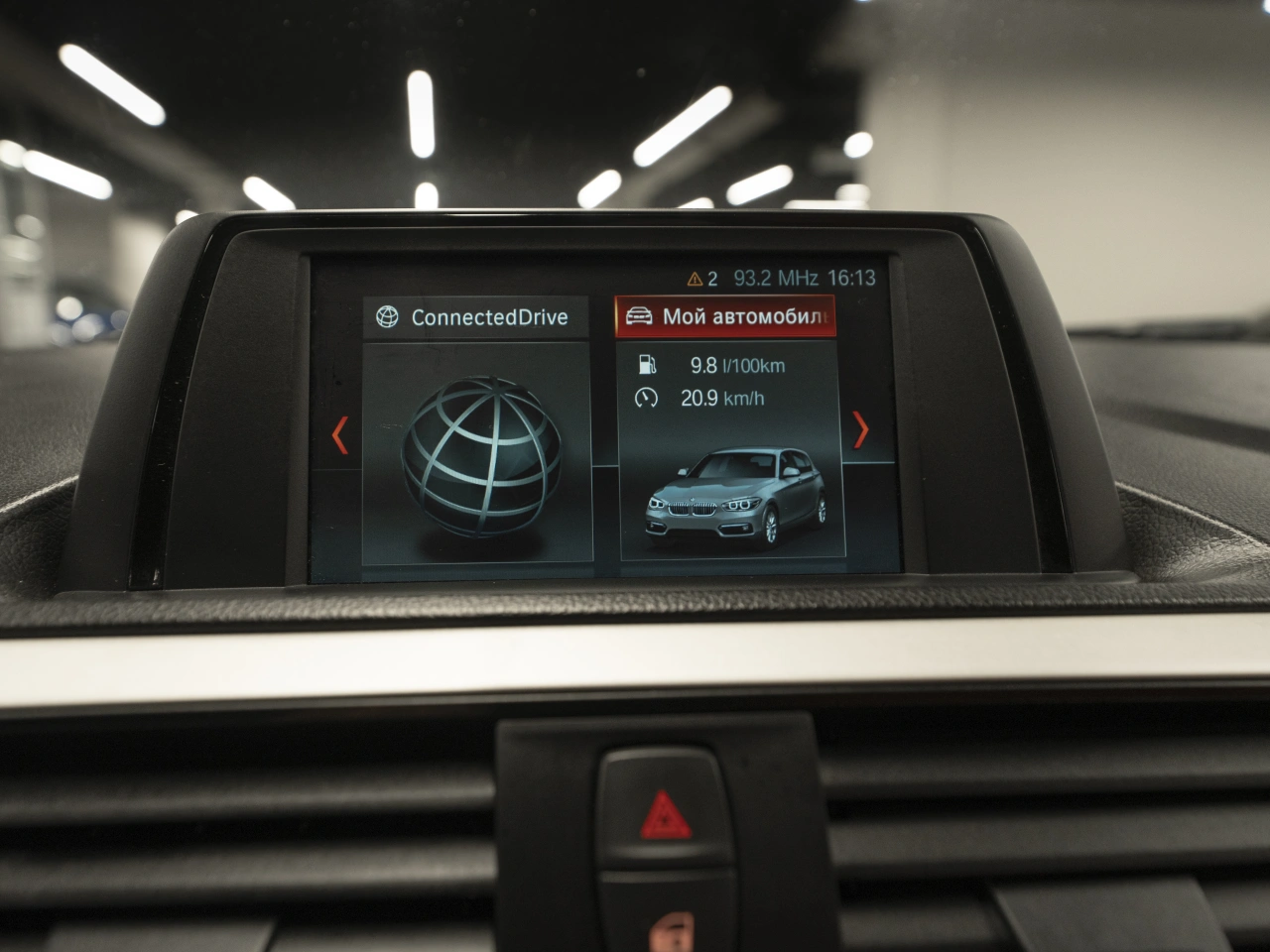Click the red left navigation arrow
1270x952 pixels.
tap(340, 434)
